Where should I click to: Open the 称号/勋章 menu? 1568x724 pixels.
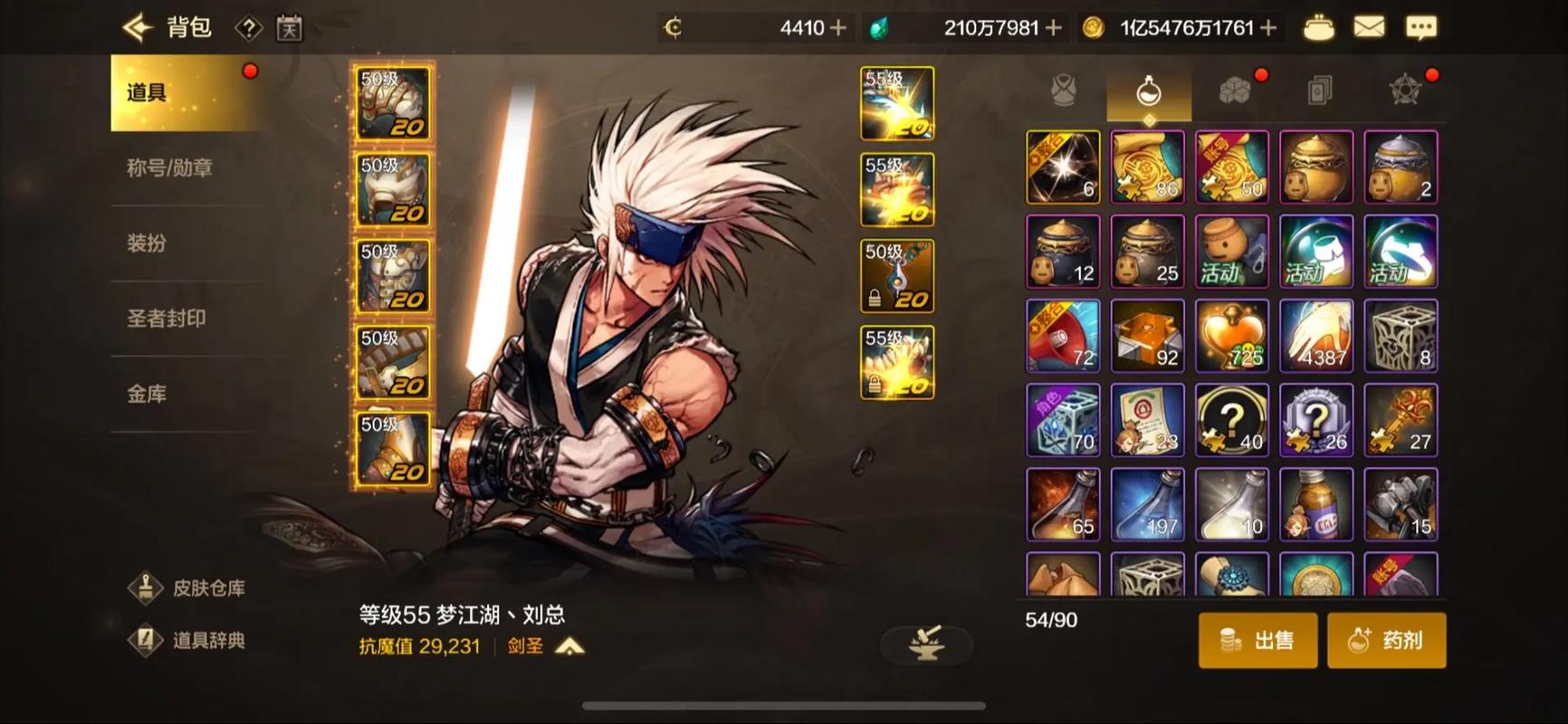pos(169,167)
